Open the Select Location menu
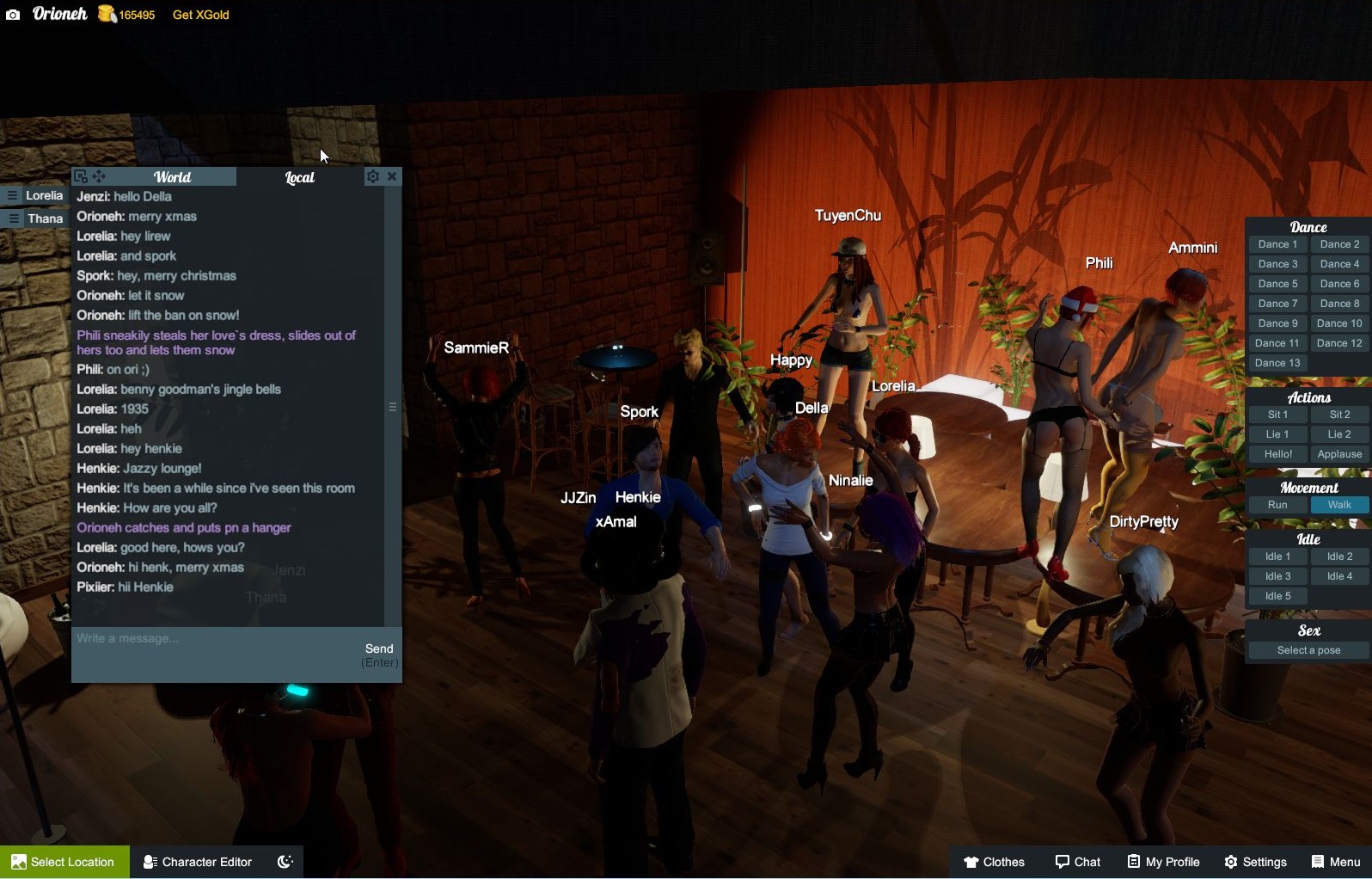Screen dimensions: 1372x879 coord(64,862)
